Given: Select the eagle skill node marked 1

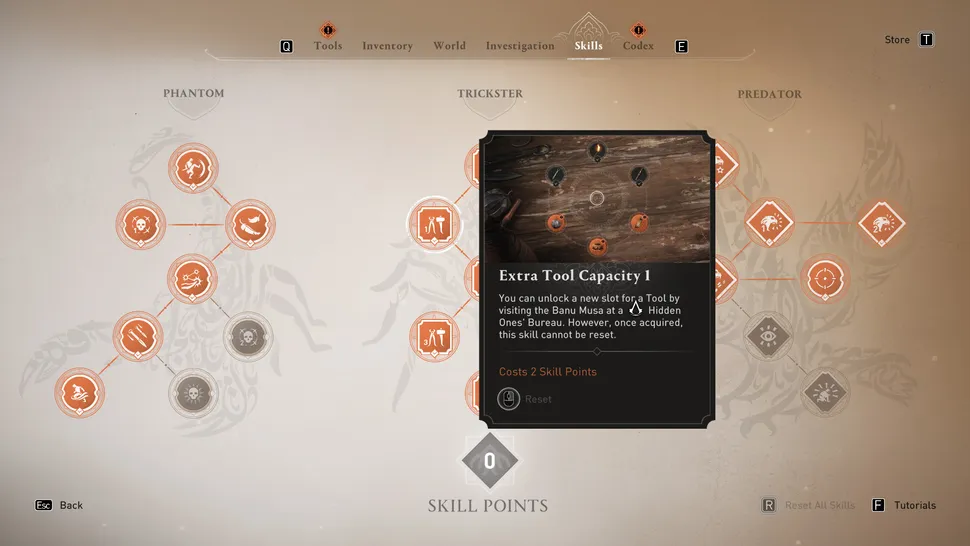Looking at the screenshot, I should [x=768, y=224].
